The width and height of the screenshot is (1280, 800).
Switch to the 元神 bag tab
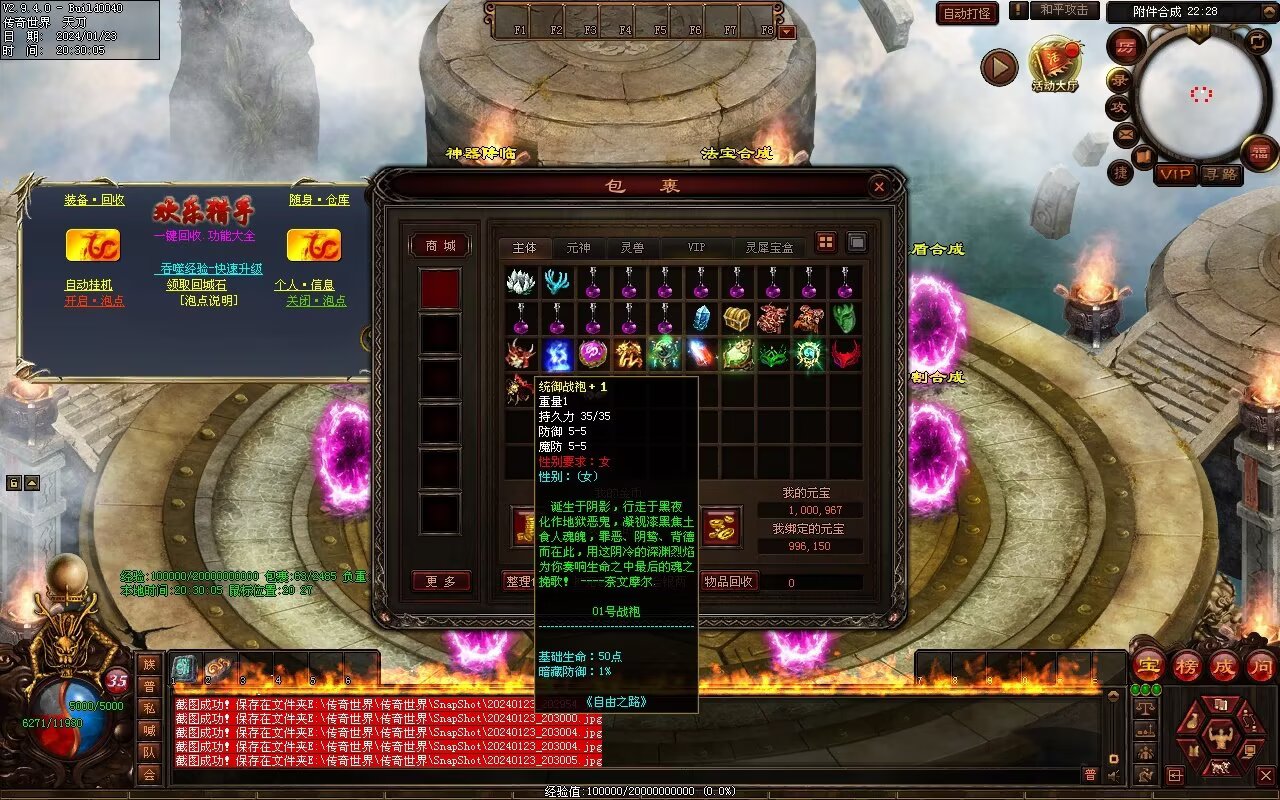coord(578,247)
